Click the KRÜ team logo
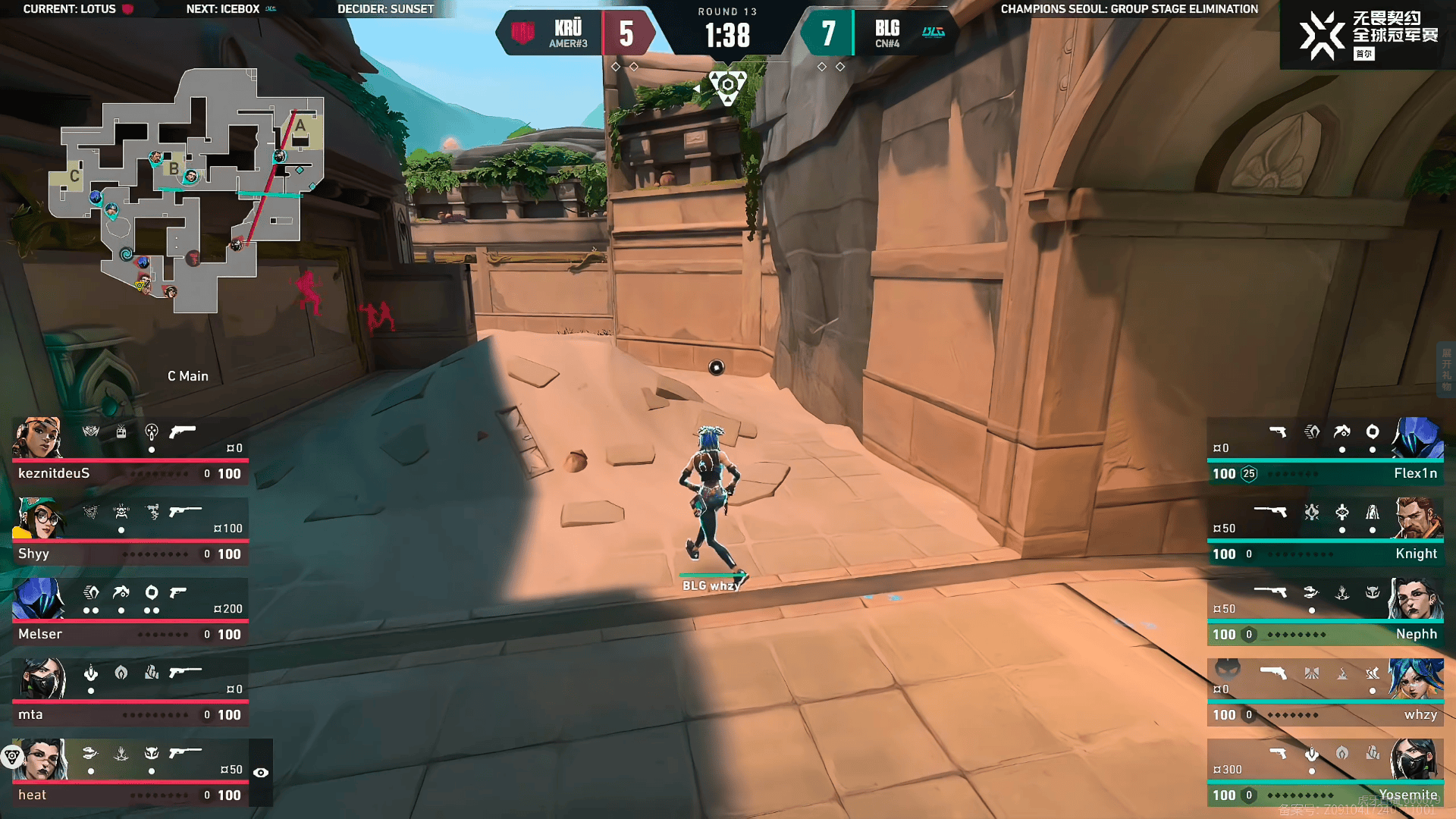Viewport: 1456px width, 819px height. click(x=522, y=33)
